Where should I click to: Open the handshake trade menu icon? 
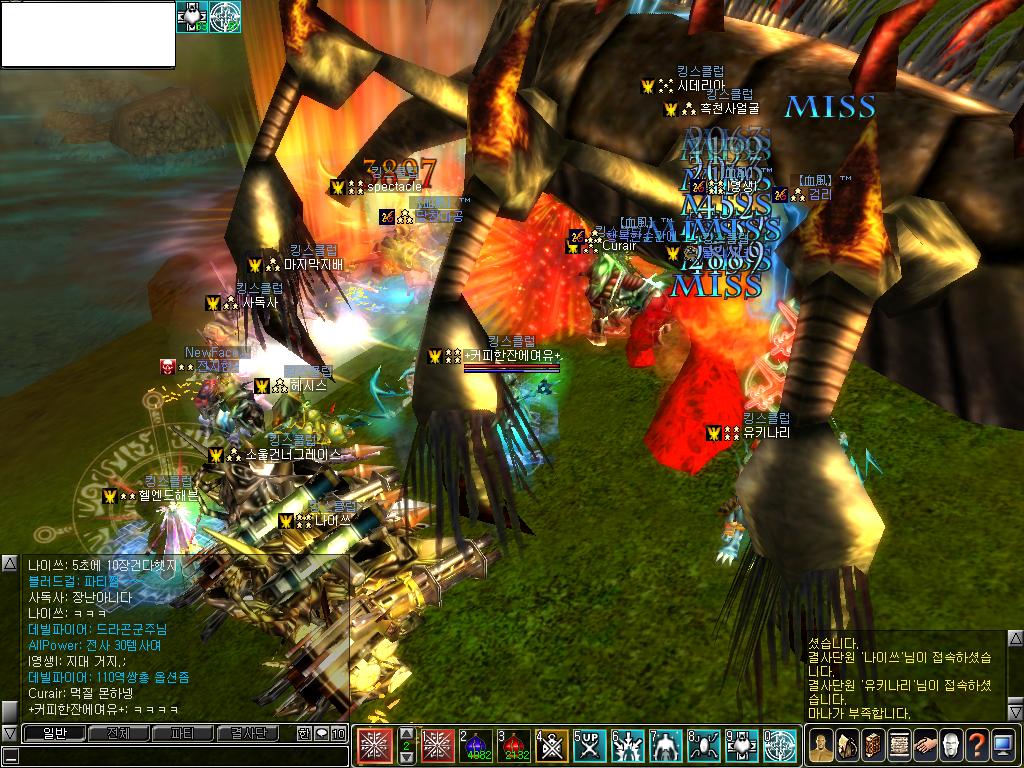(925, 745)
